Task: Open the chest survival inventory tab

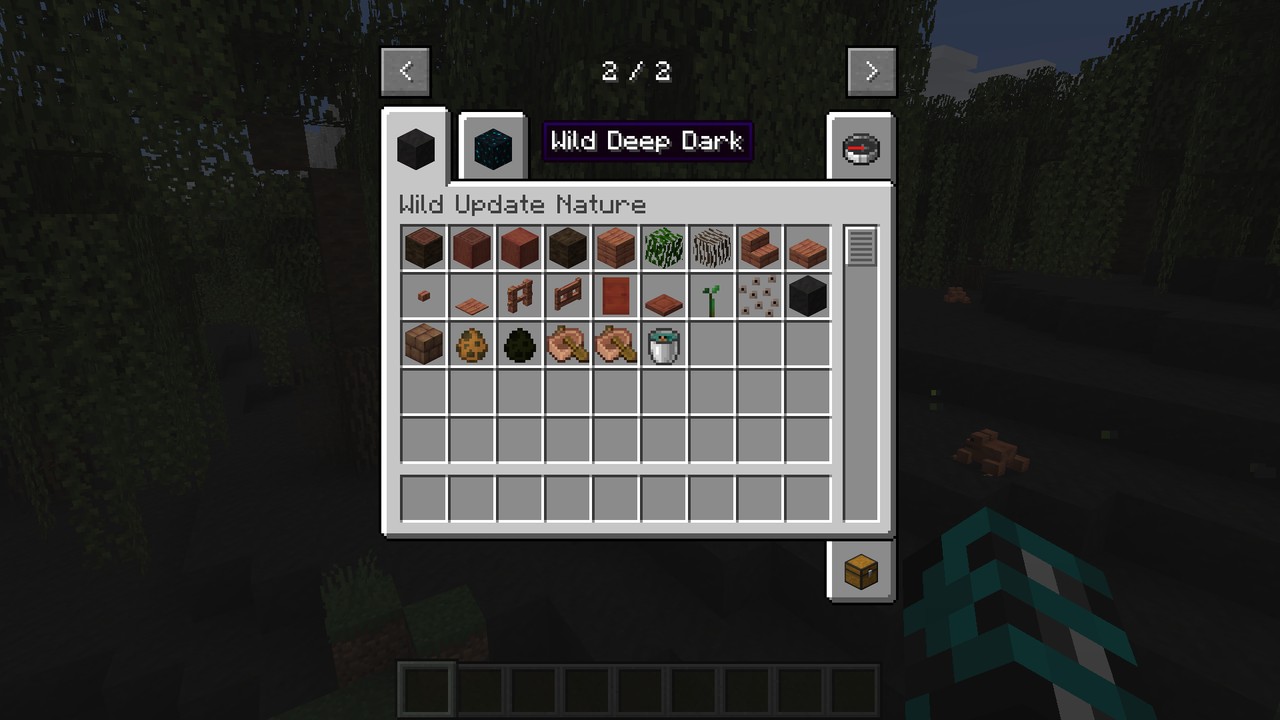Action: click(861, 572)
